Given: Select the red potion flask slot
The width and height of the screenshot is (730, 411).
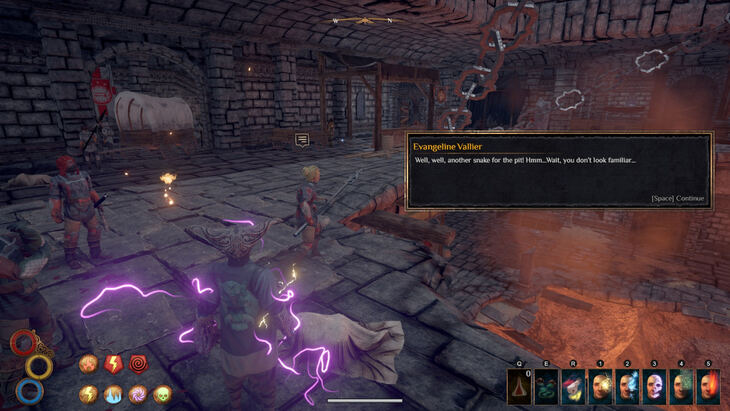Looking at the screenshot, I should tap(519, 387).
